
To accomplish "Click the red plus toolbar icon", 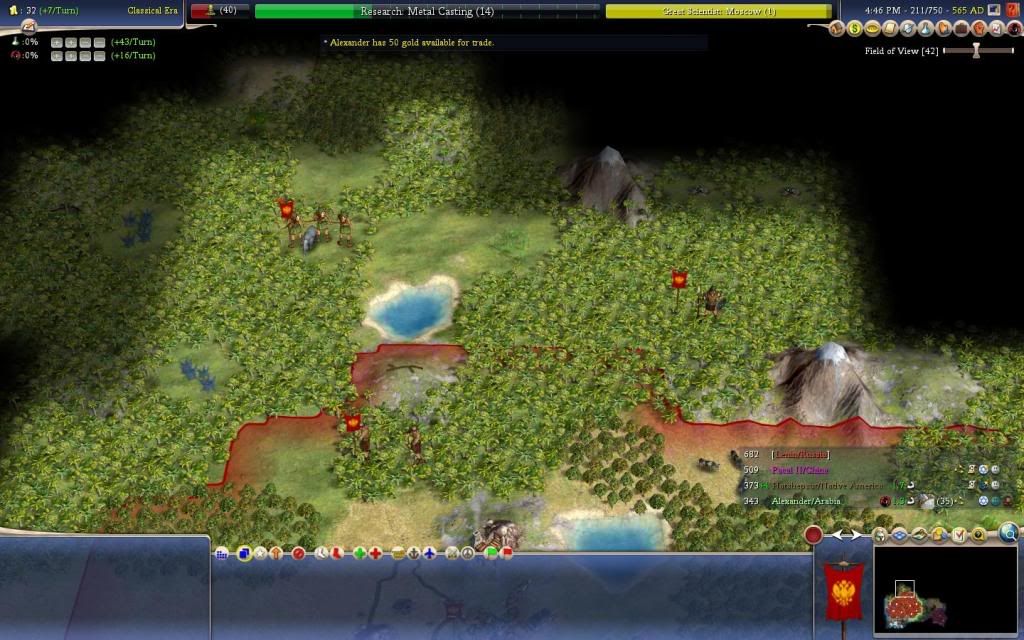I will pos(375,553).
